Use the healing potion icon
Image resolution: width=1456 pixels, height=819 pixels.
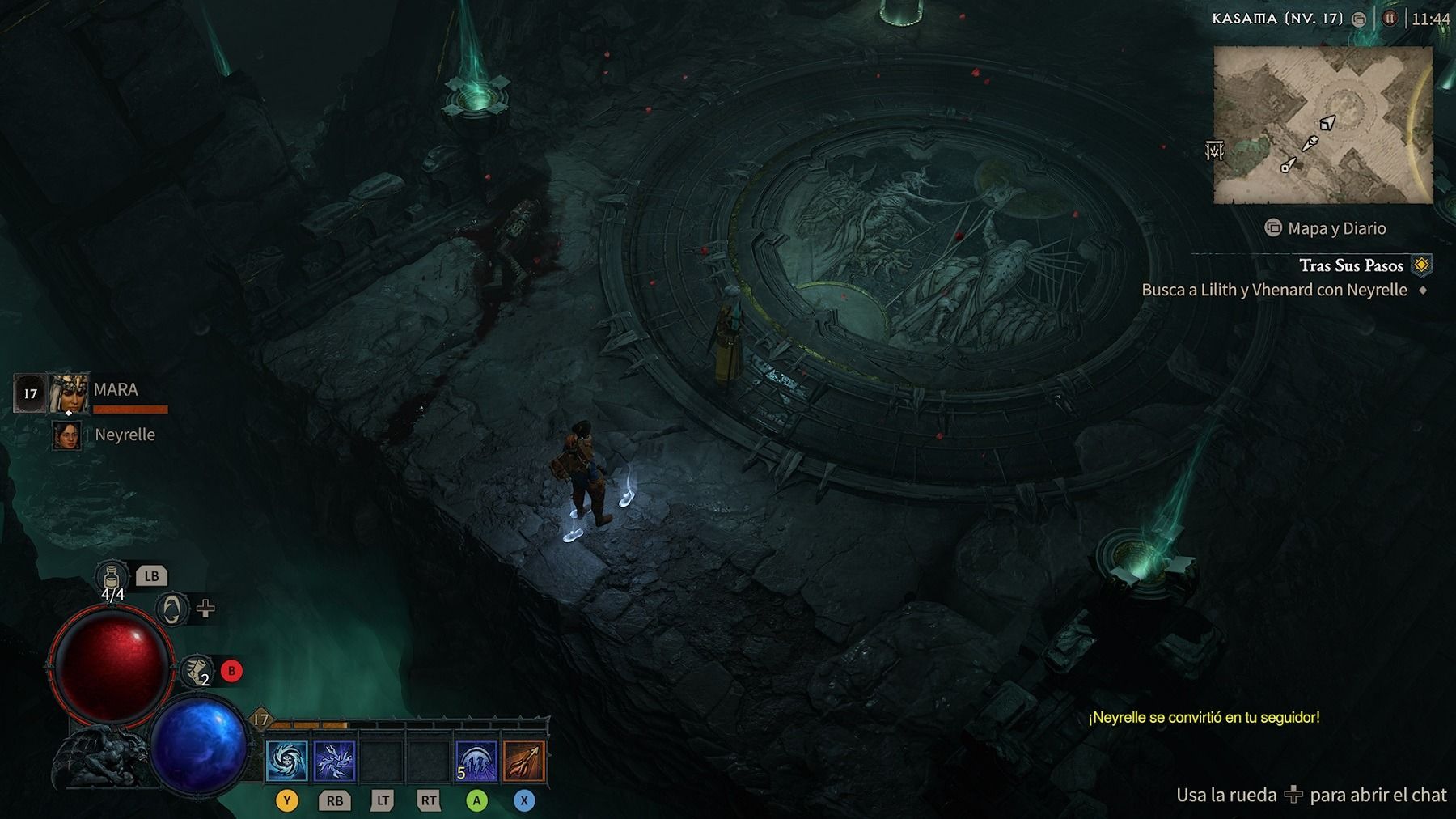pos(112,577)
